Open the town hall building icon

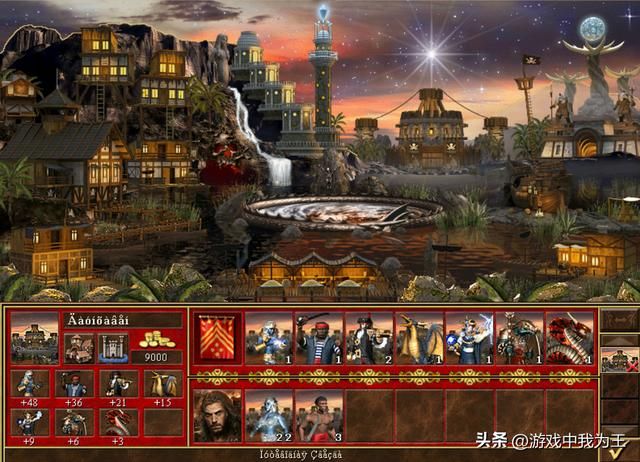point(79,348)
